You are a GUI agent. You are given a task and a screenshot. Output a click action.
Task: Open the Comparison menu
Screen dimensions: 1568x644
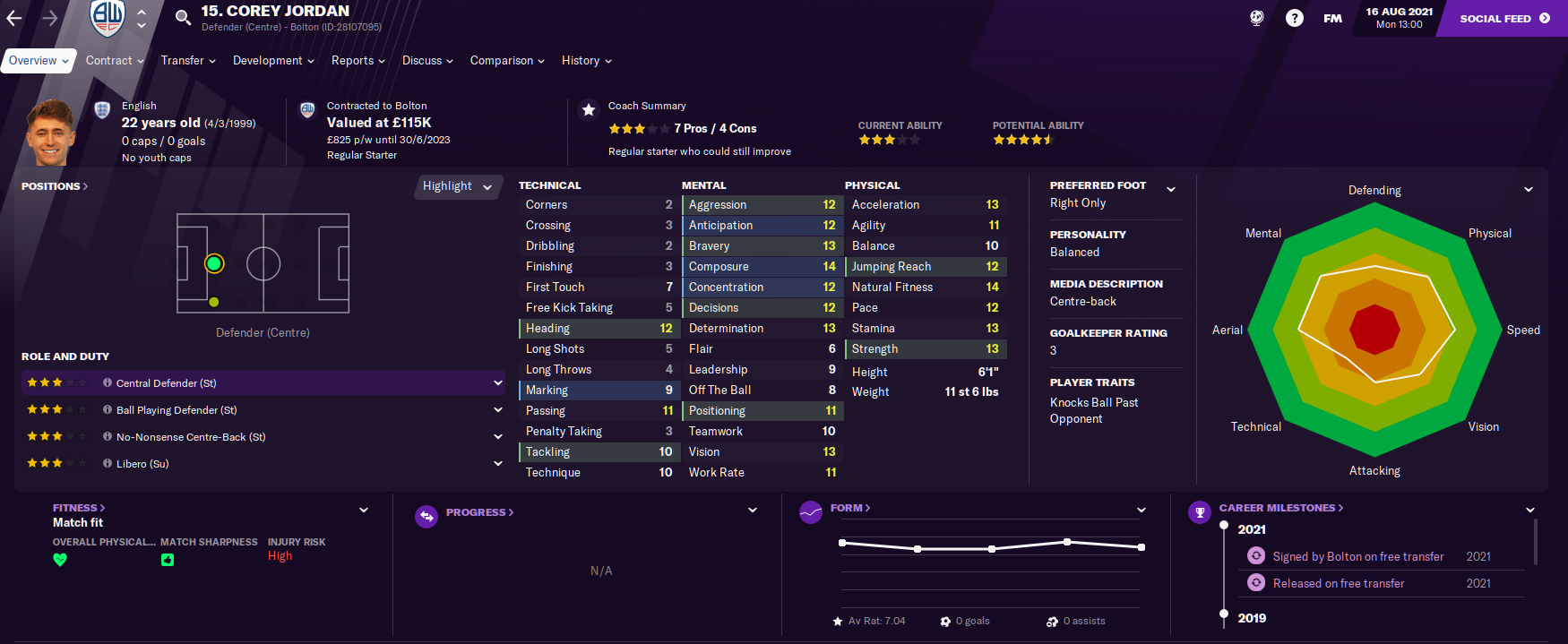pos(507,61)
